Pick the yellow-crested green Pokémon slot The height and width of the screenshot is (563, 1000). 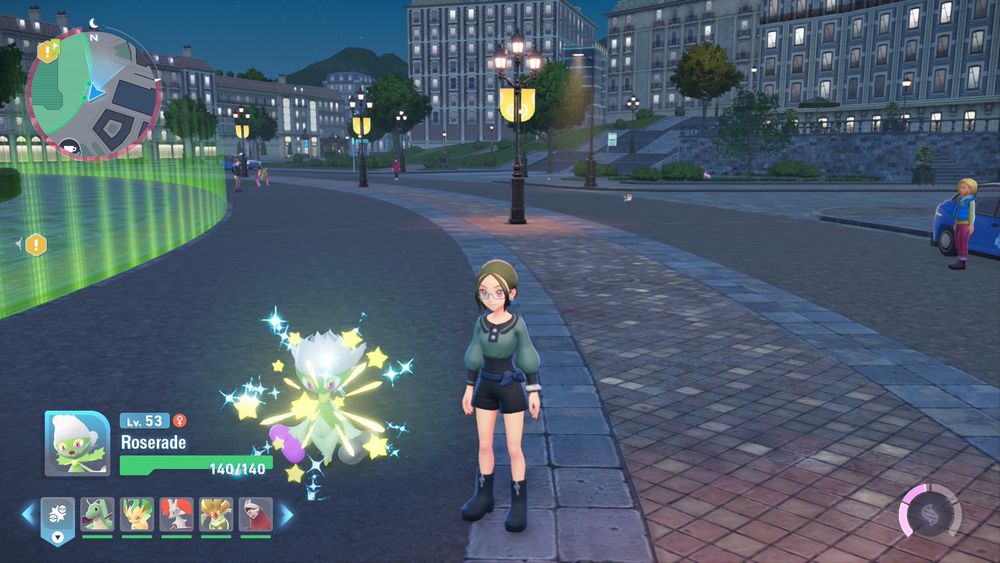pos(216,515)
